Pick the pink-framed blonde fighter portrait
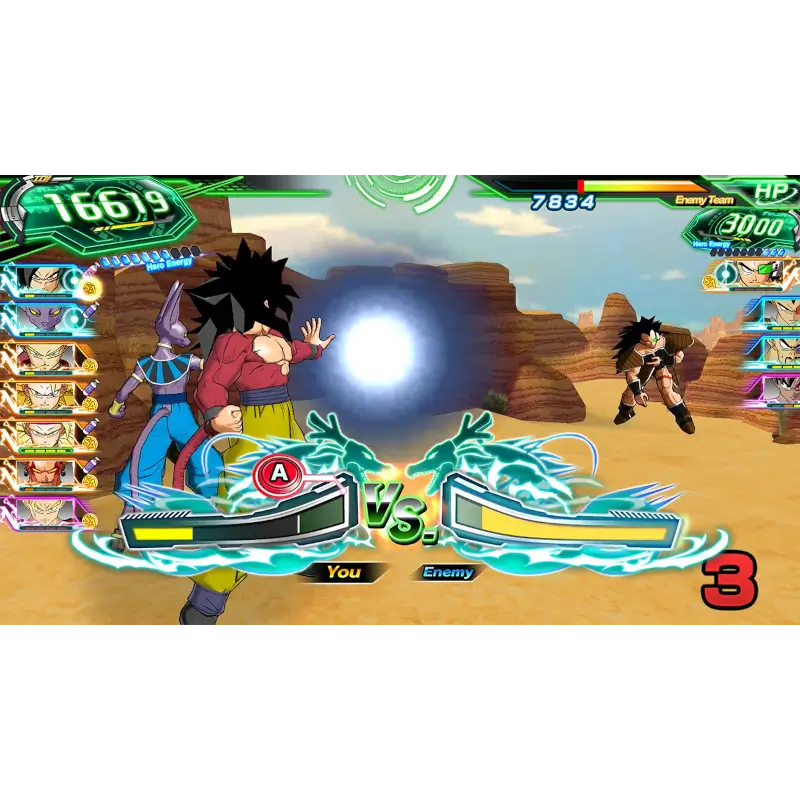The image size is (800, 800). tap(45, 512)
